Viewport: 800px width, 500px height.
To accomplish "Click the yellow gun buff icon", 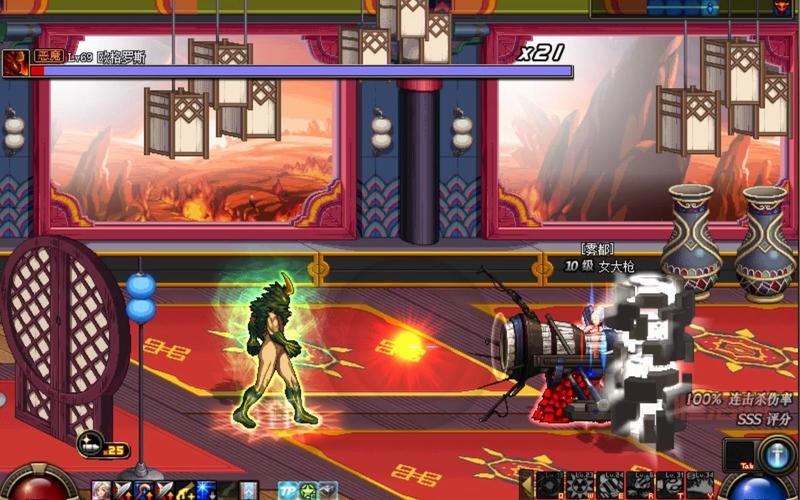I will tap(185, 490).
